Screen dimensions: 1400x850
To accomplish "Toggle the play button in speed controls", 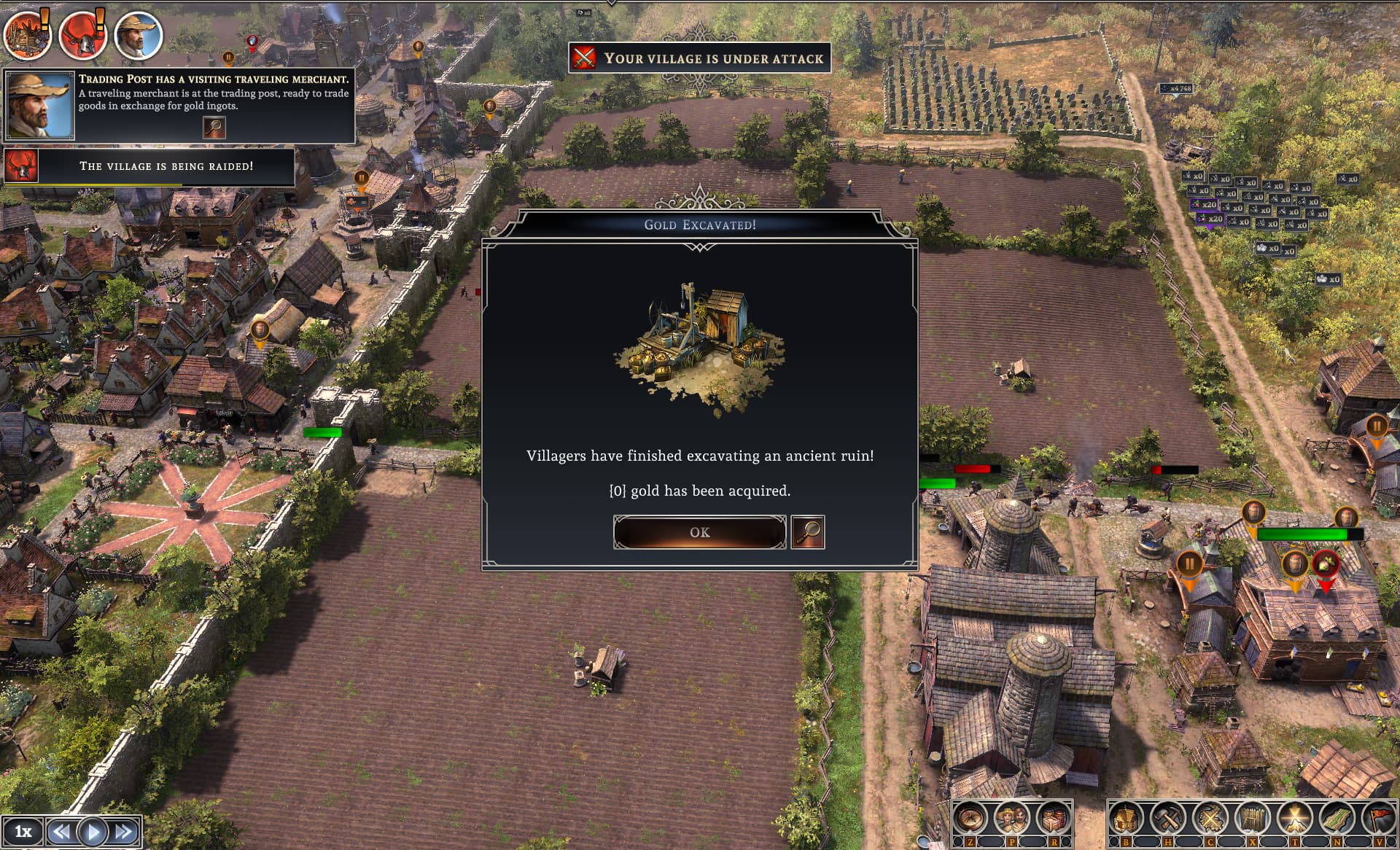I will coord(93,831).
